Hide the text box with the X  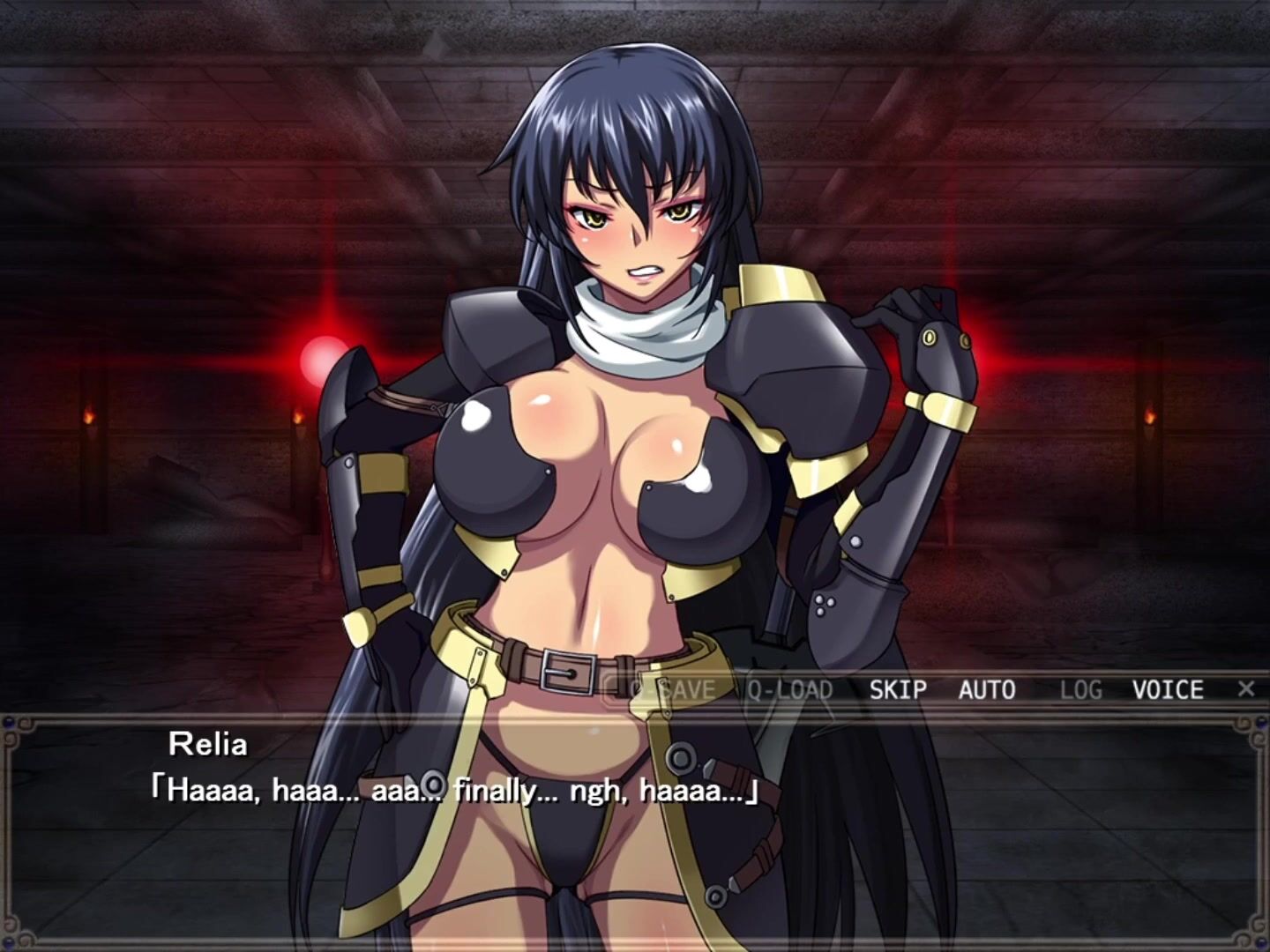tap(1245, 688)
